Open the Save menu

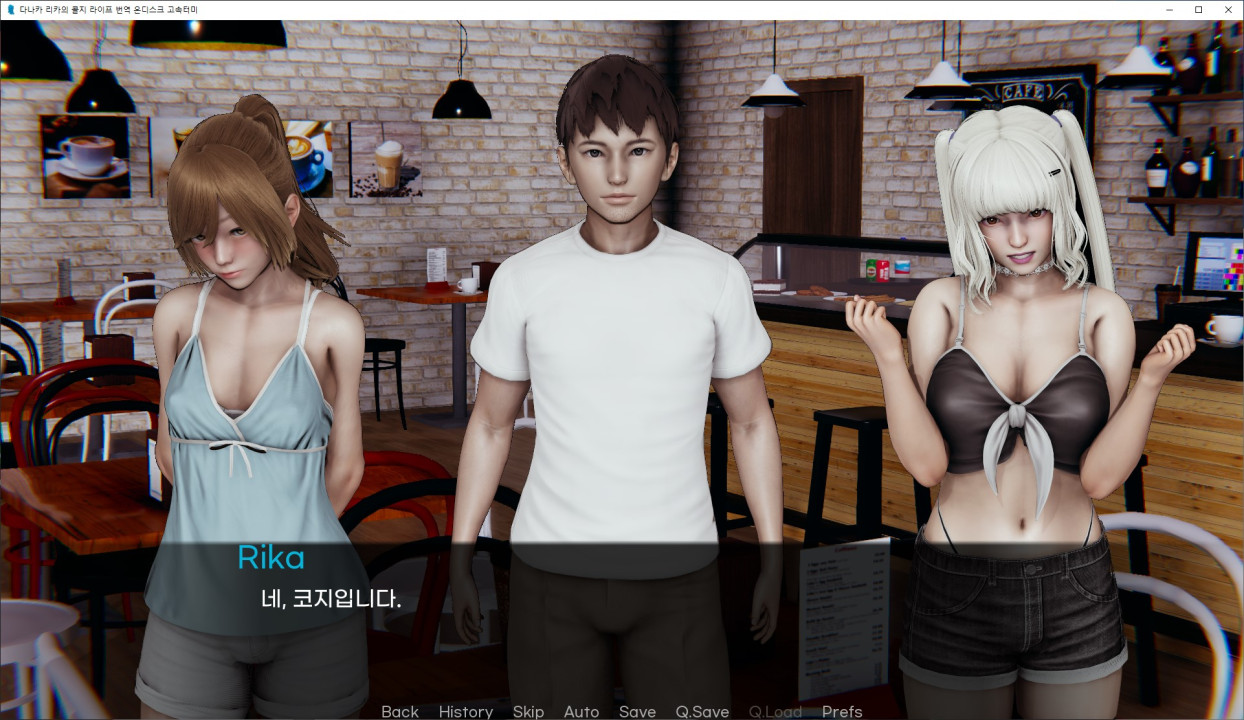pyautogui.click(x=637, y=711)
